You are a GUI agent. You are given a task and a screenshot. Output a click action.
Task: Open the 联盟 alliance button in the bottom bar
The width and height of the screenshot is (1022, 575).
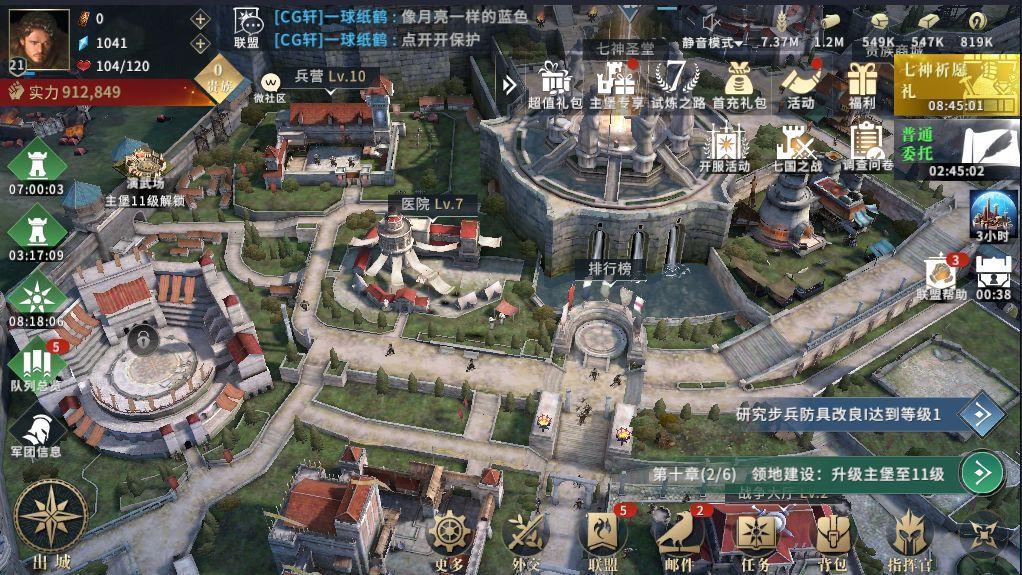[603, 536]
